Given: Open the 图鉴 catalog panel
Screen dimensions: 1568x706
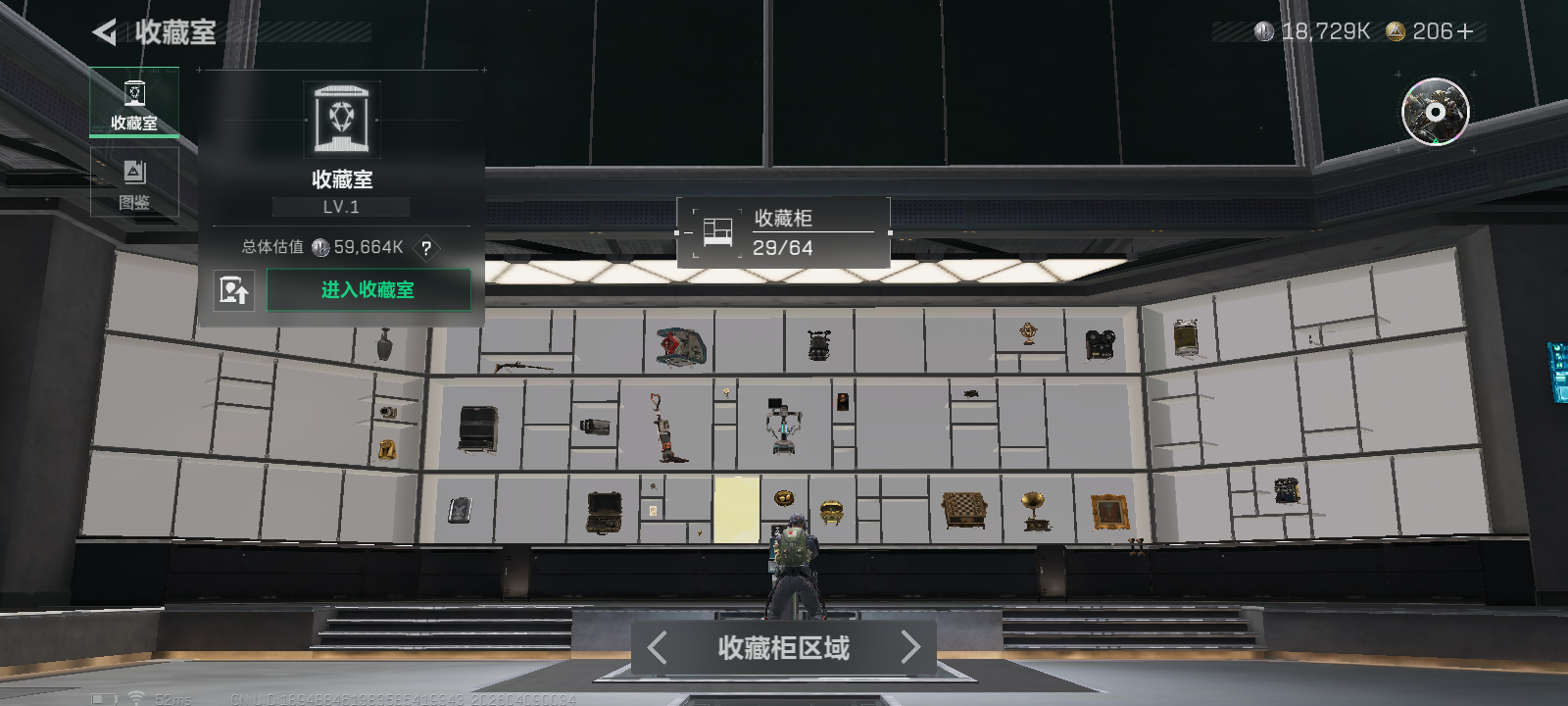Looking at the screenshot, I should (134, 181).
